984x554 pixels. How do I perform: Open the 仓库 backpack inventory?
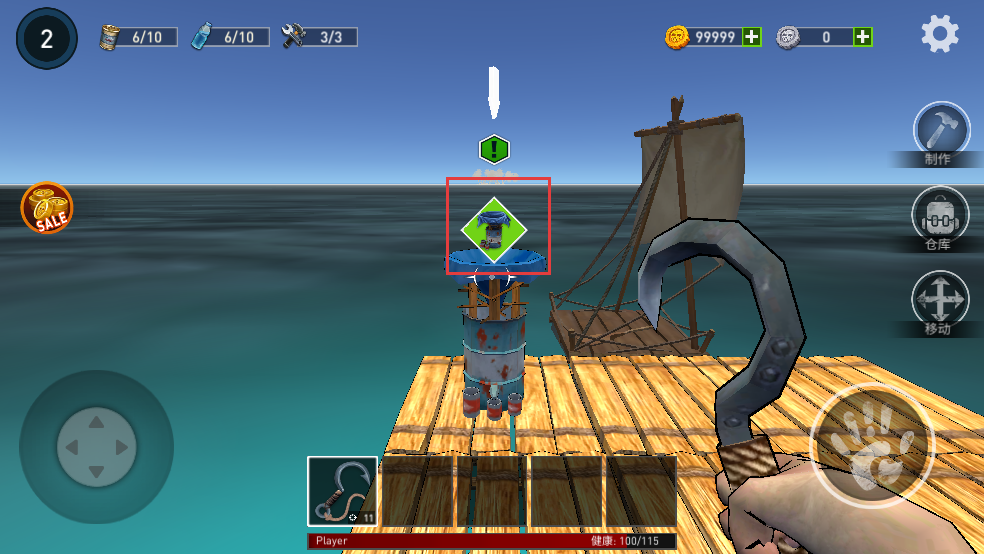tap(940, 214)
